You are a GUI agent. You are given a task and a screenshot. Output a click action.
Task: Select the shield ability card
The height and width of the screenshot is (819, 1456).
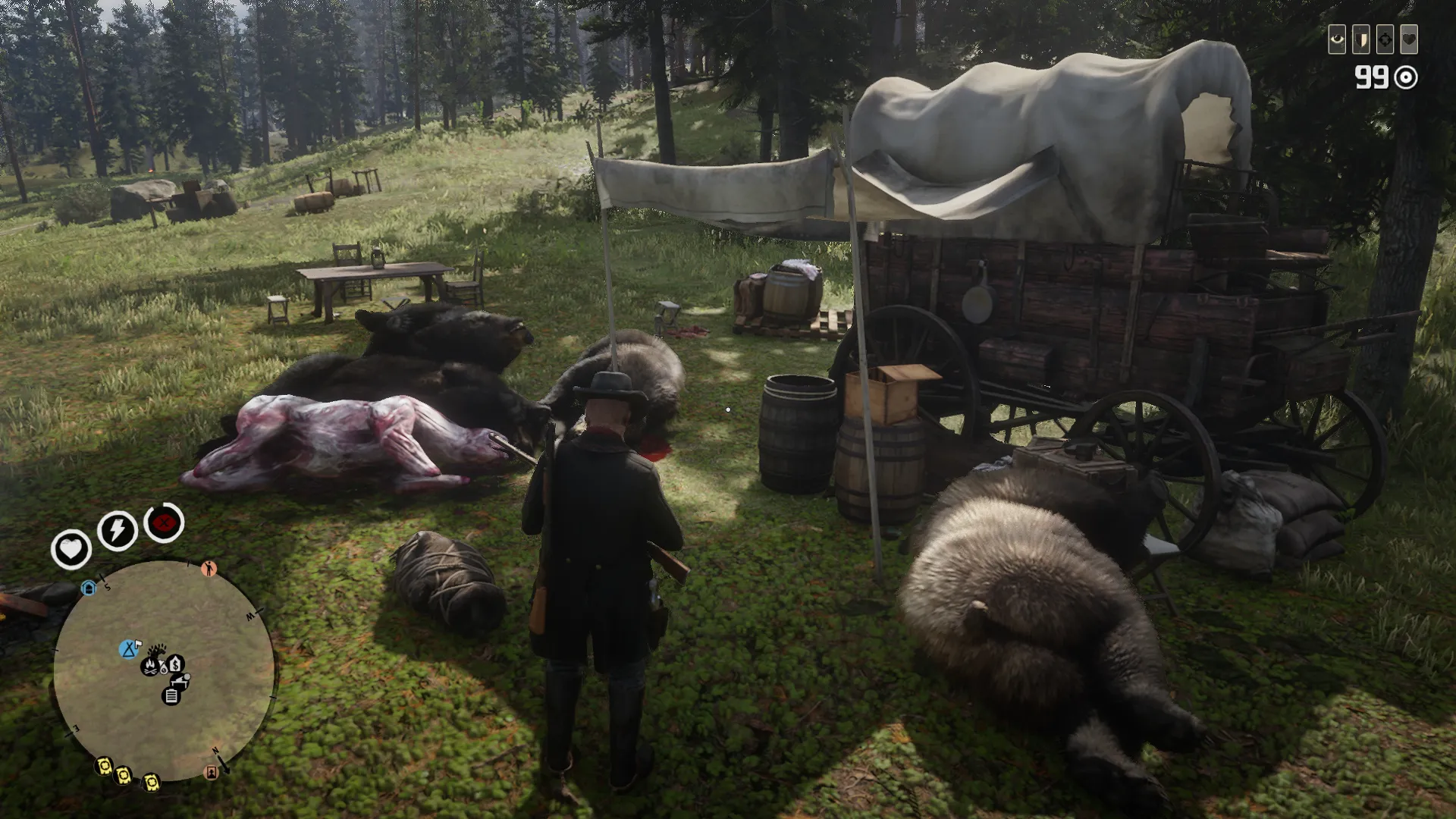tap(1360, 39)
